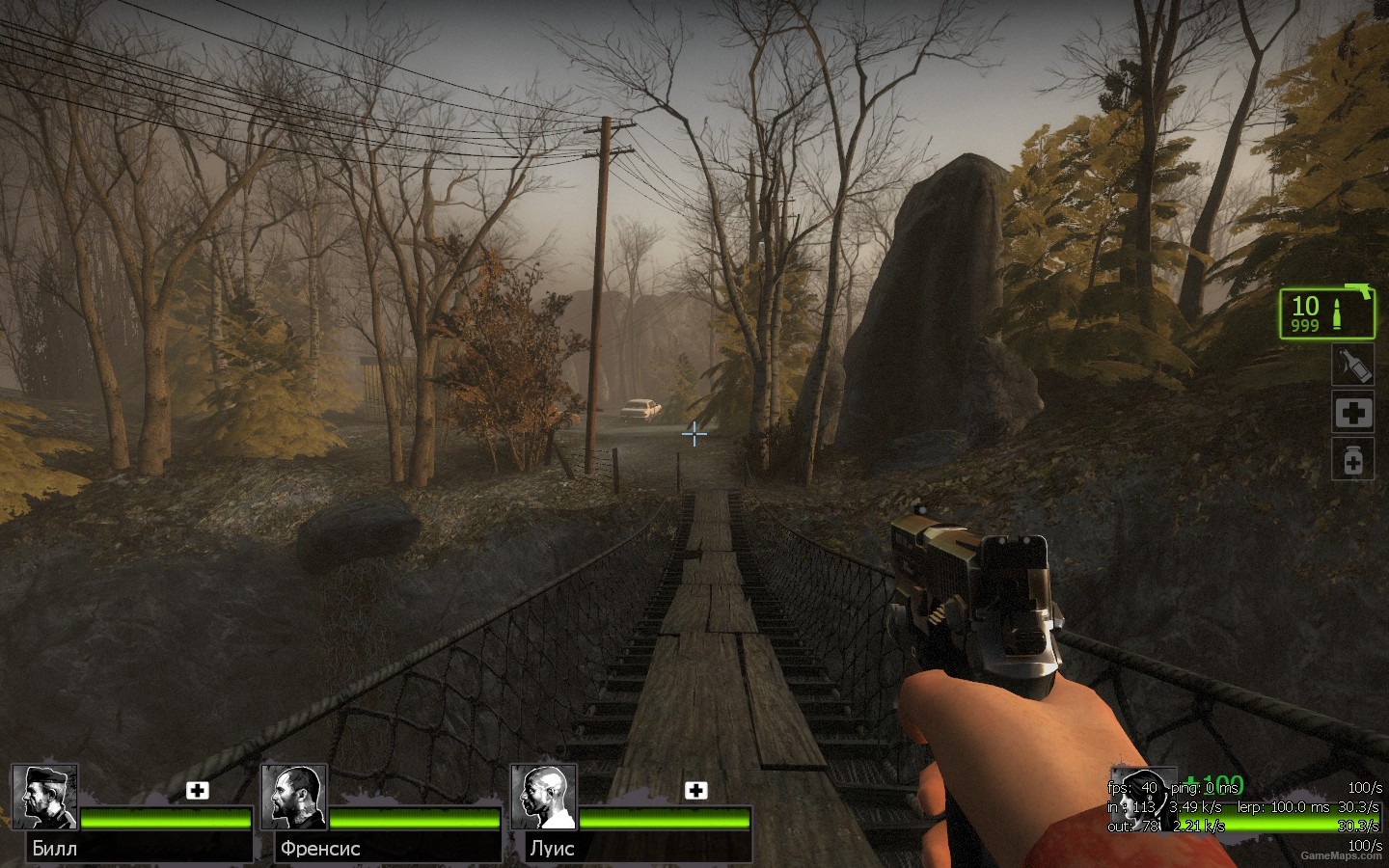The width and height of the screenshot is (1389, 868).
Task: Open the first aid kit slot
Action: [1352, 413]
